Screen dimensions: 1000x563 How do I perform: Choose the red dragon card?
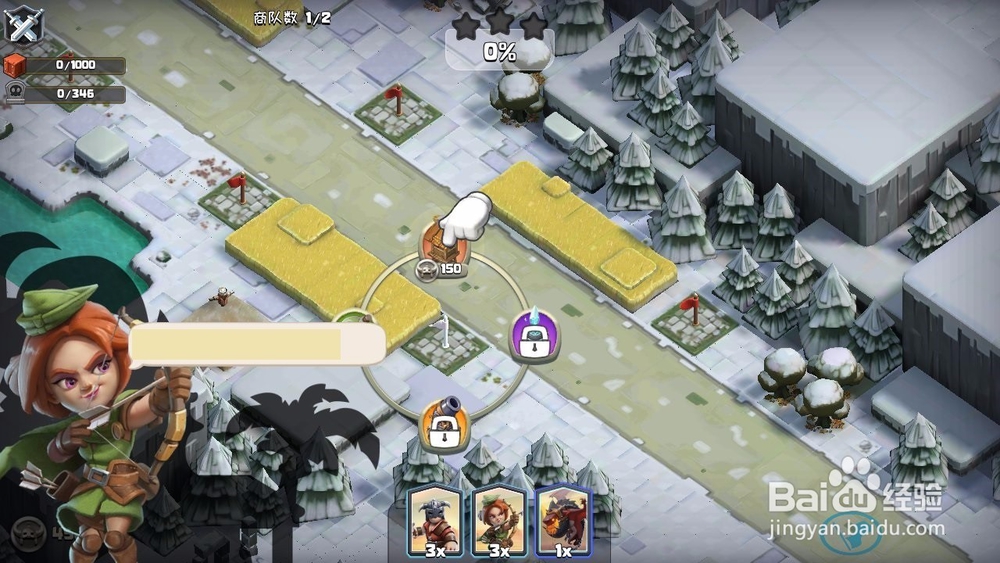click(562, 520)
